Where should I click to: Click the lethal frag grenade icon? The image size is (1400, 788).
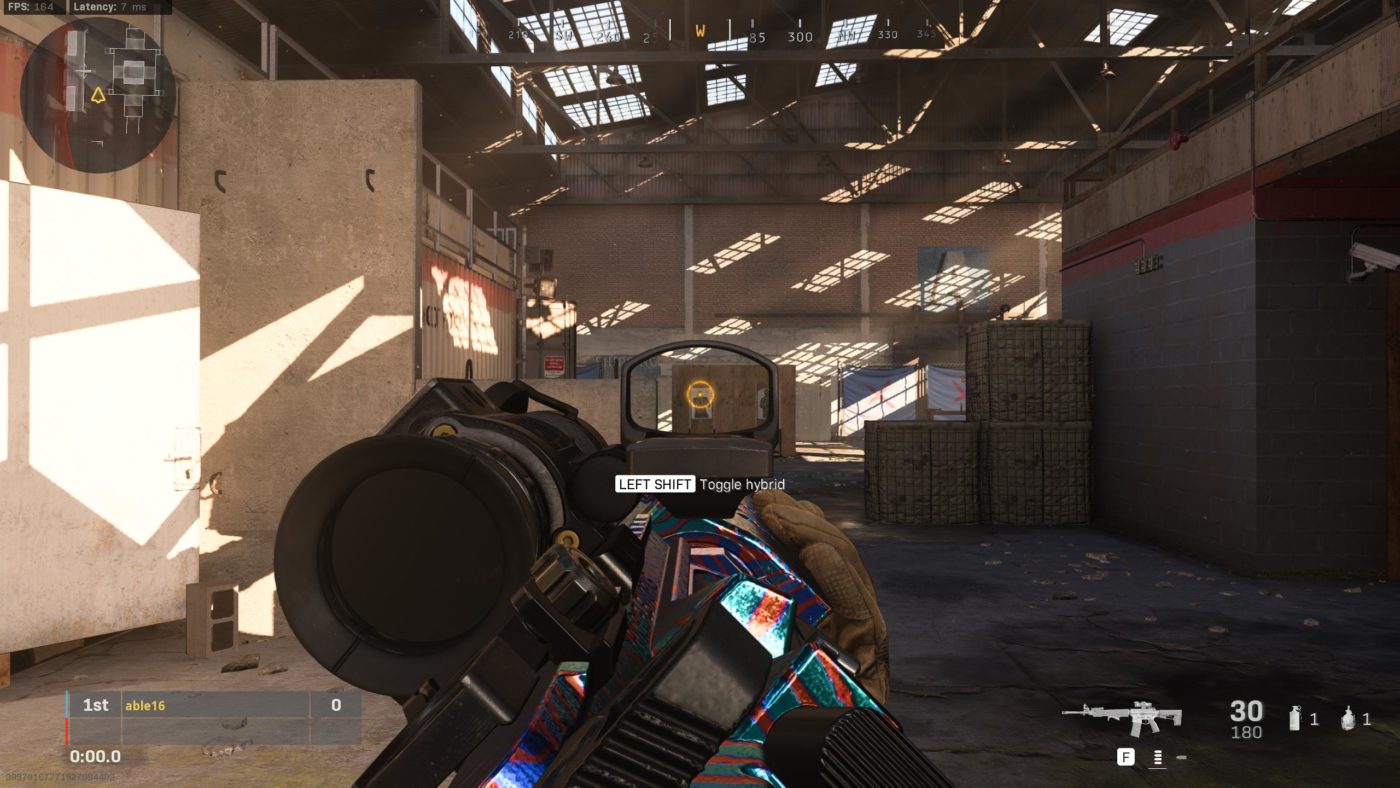pyautogui.click(x=1348, y=718)
